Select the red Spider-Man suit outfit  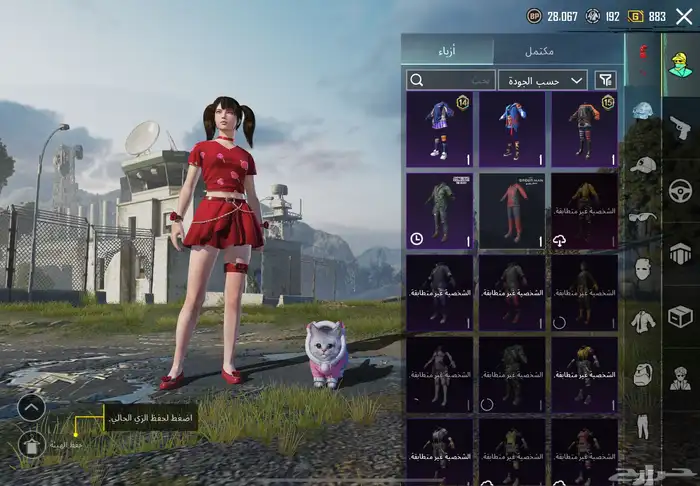point(512,211)
